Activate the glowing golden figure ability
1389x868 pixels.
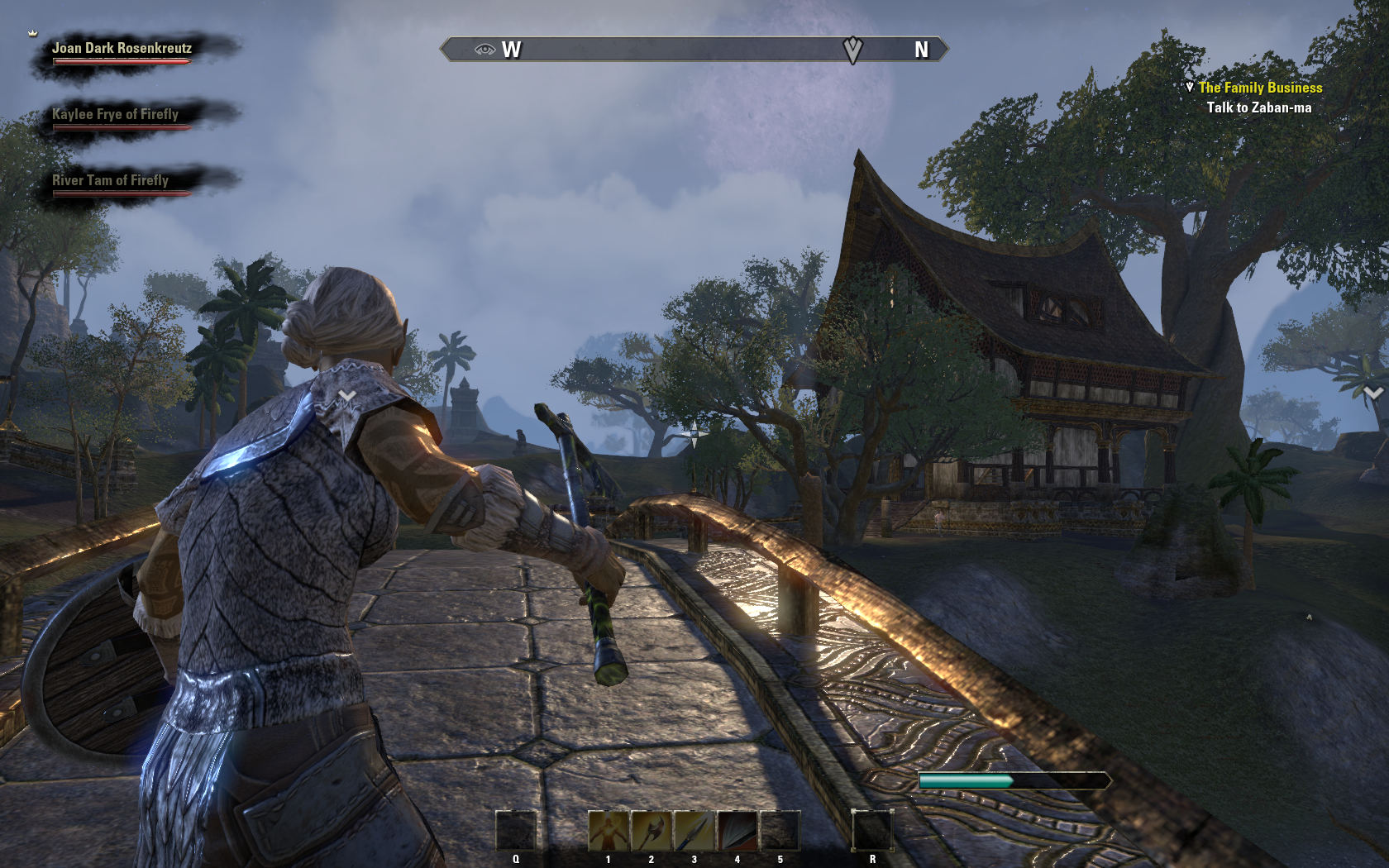pyautogui.click(x=609, y=830)
